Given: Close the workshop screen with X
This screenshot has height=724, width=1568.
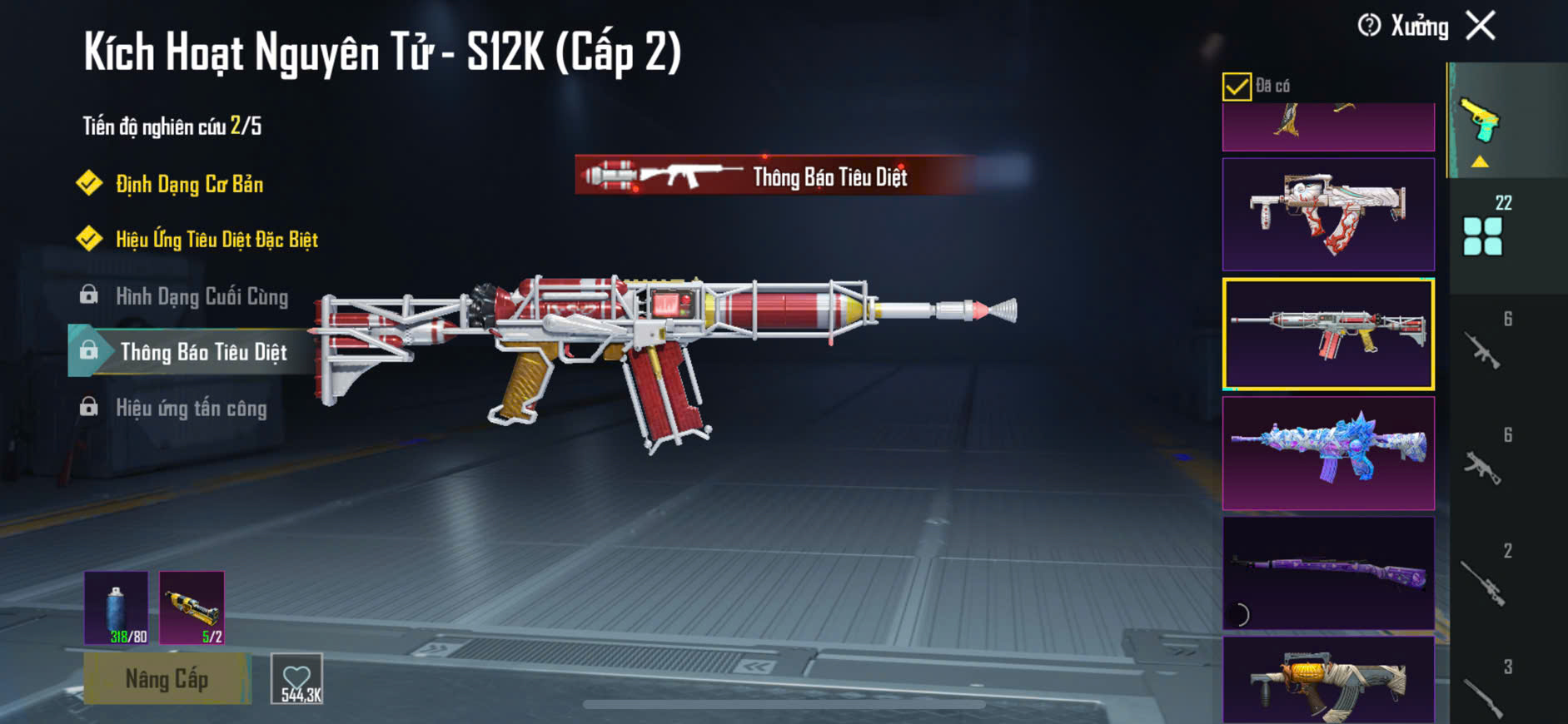Looking at the screenshot, I should pyautogui.click(x=1481, y=26).
